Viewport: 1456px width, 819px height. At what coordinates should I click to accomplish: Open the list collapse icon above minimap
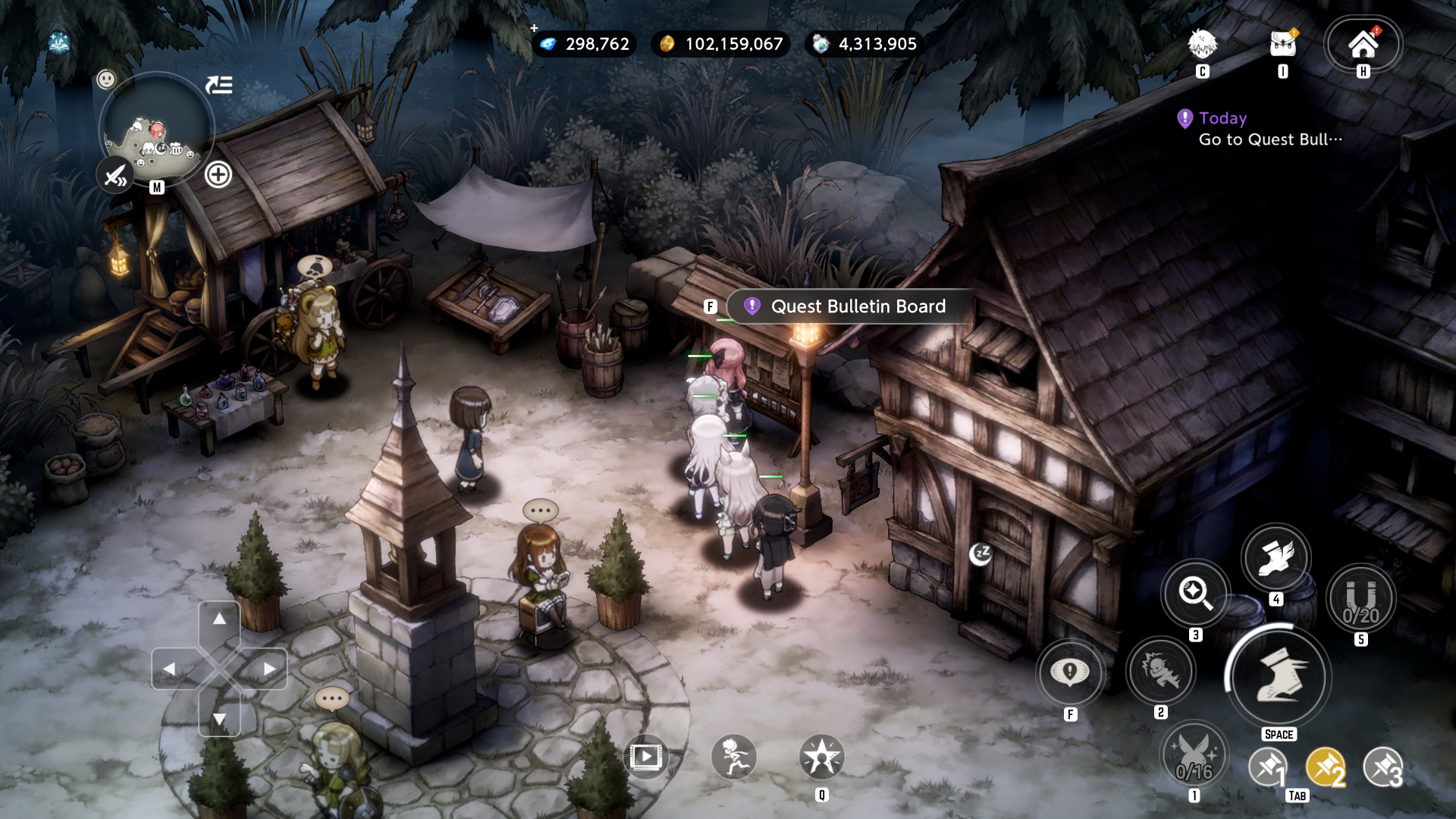point(219,85)
